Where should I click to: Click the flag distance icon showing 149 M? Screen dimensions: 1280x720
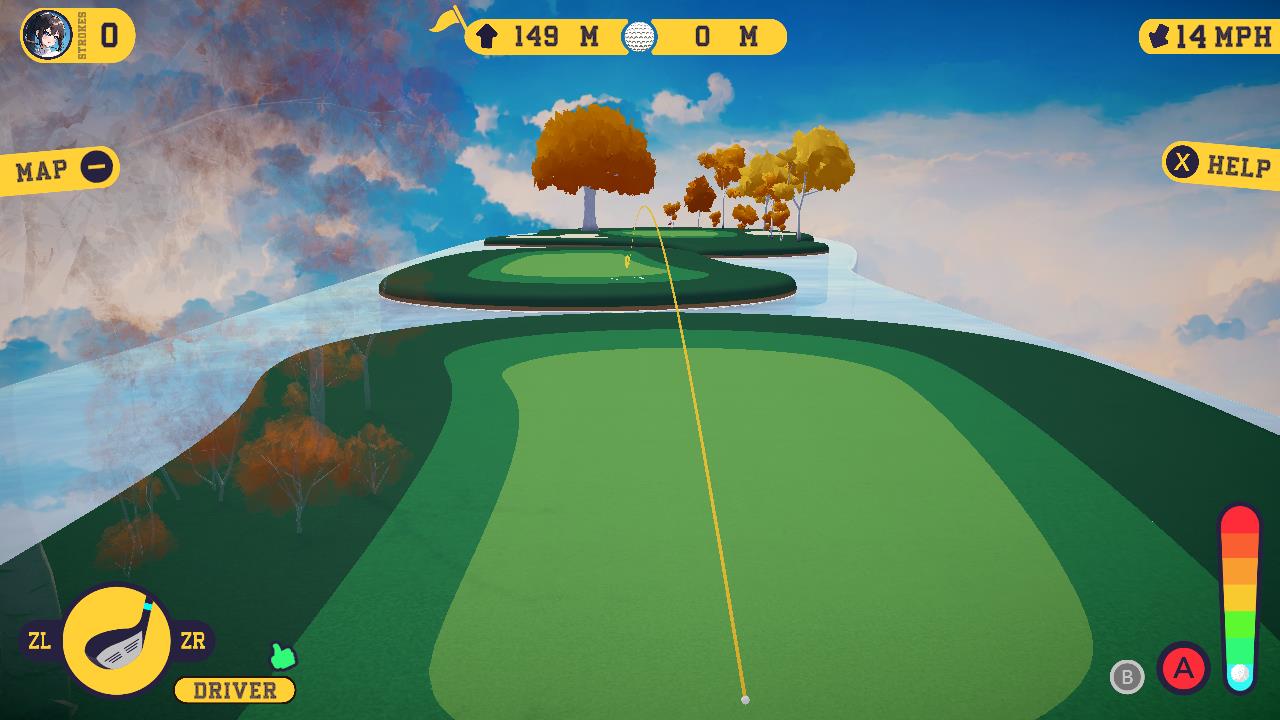click(x=486, y=37)
